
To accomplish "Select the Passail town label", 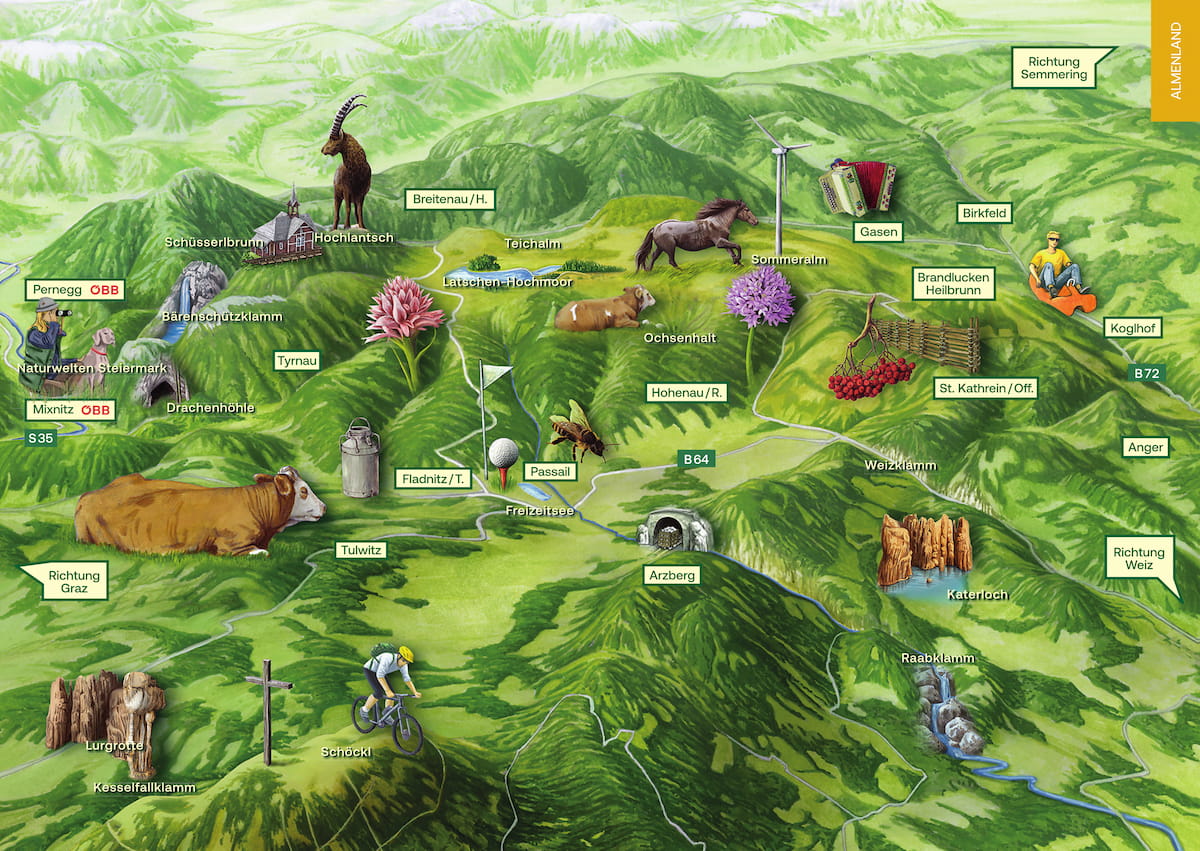I will (552, 470).
